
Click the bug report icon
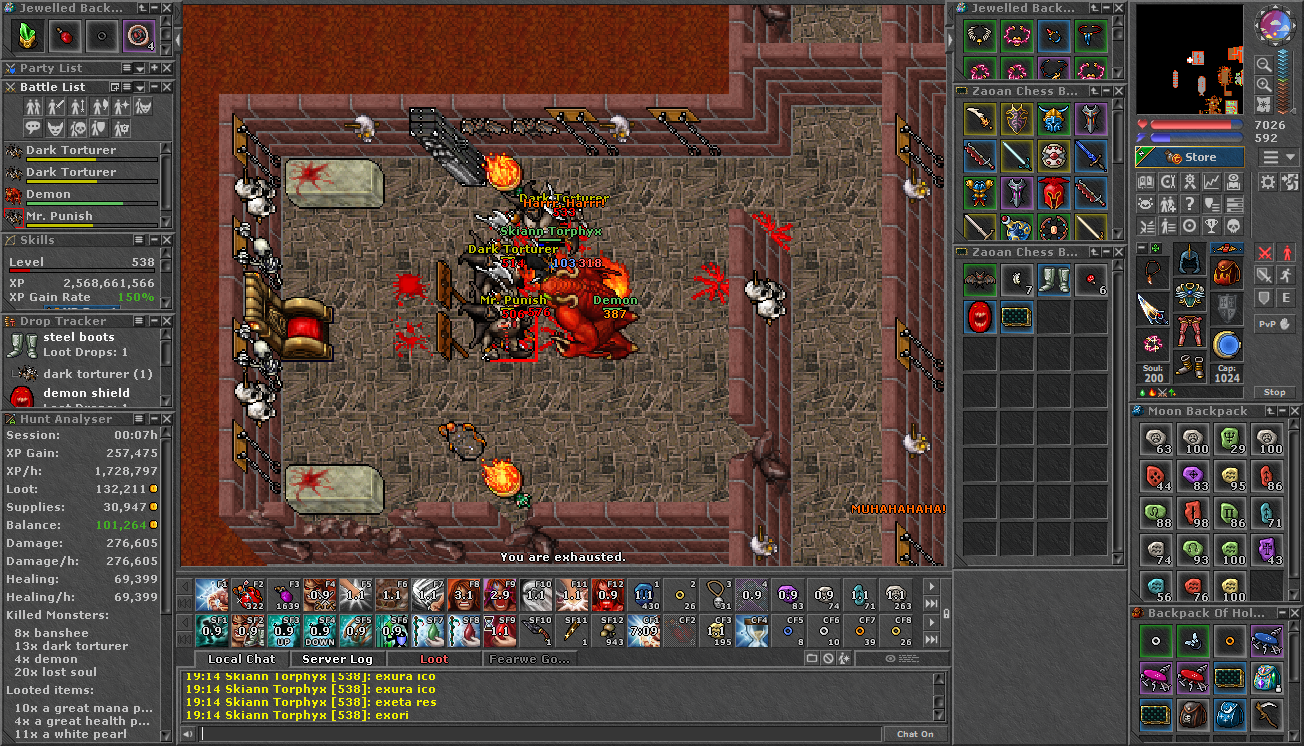point(1146,204)
